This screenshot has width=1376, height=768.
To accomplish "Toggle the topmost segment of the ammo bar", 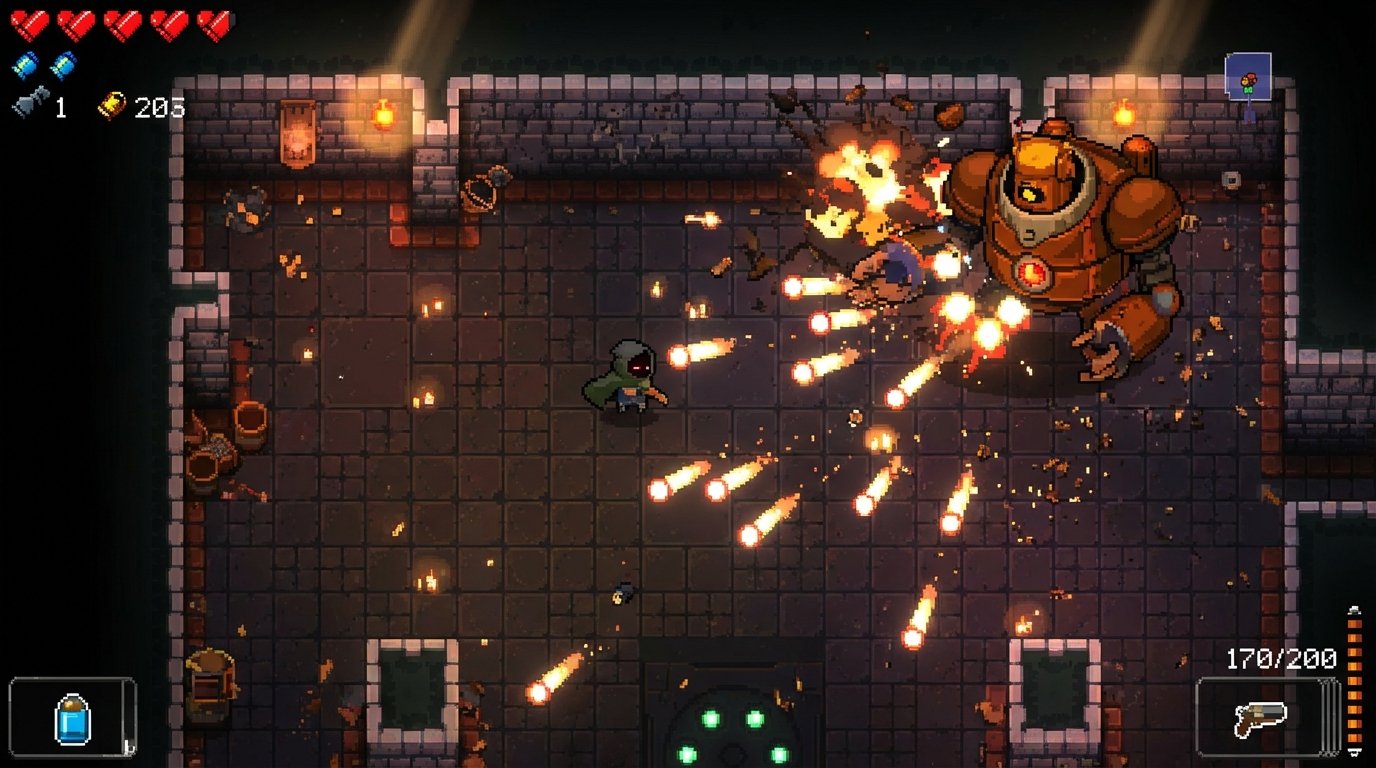I will point(1354,625).
